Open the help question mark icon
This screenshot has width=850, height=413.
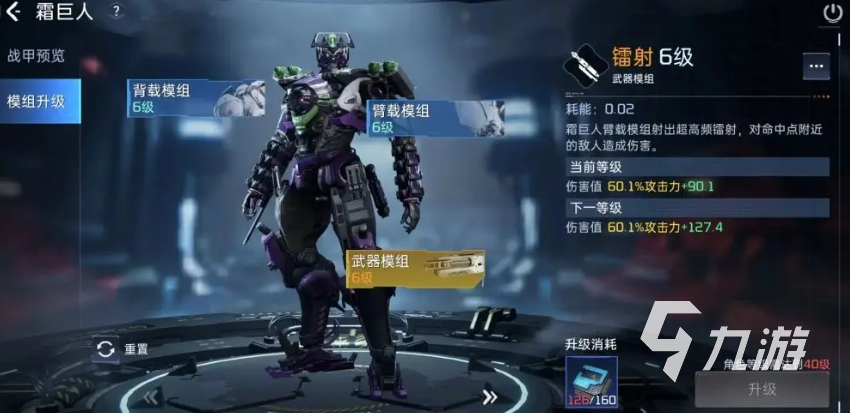[x=116, y=12]
